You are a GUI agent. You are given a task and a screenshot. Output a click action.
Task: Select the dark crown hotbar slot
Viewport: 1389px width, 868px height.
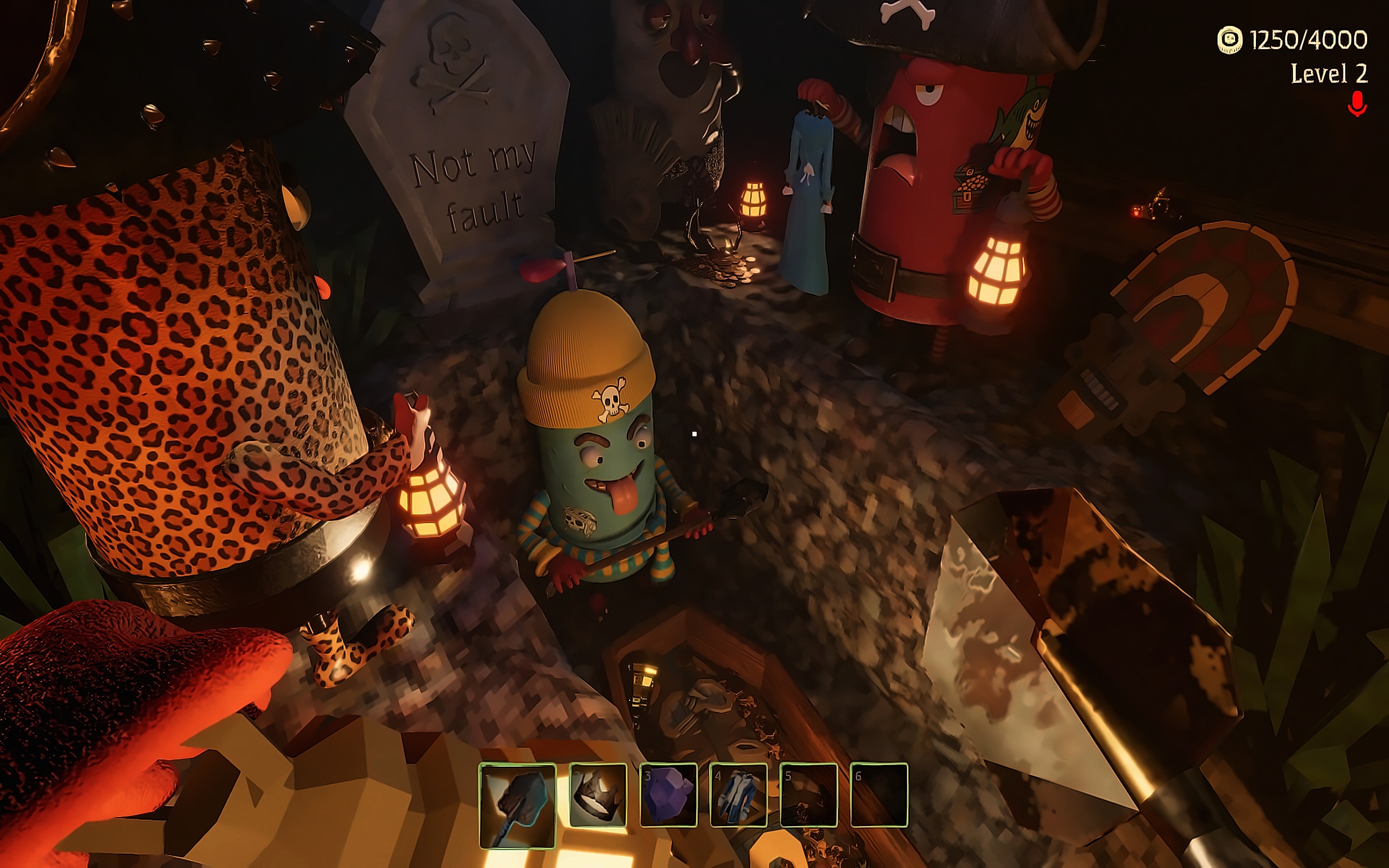pyautogui.click(x=598, y=795)
